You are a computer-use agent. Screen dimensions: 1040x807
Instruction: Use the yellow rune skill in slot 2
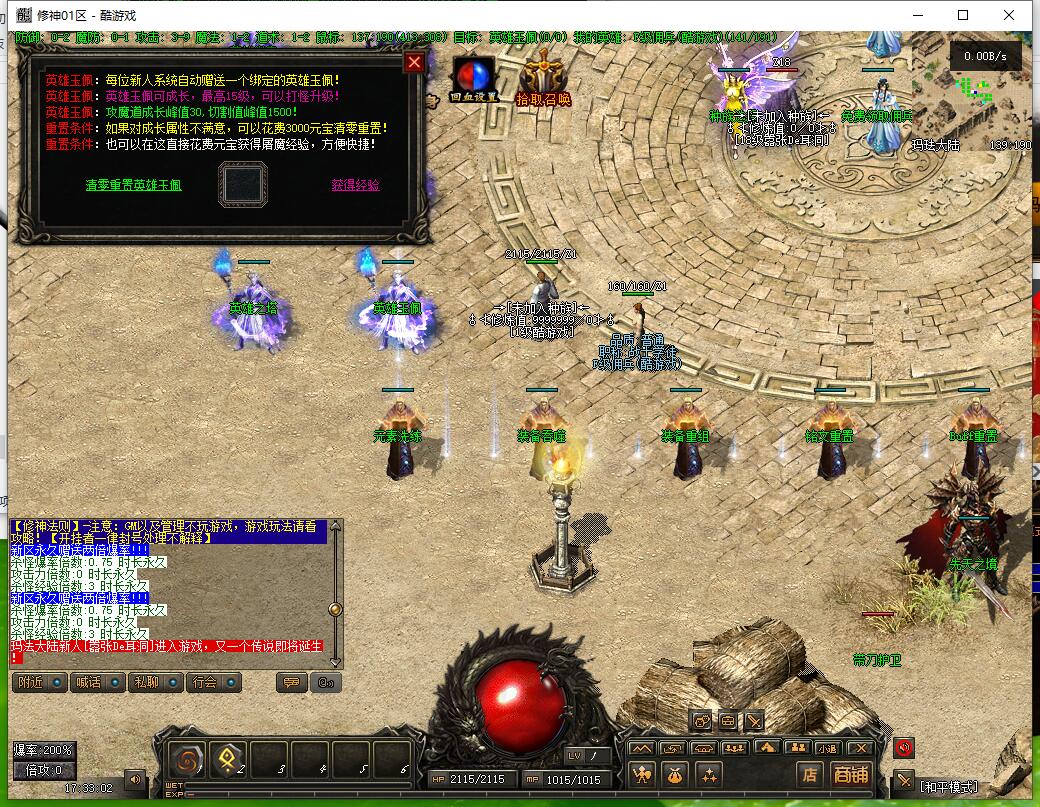(x=228, y=760)
